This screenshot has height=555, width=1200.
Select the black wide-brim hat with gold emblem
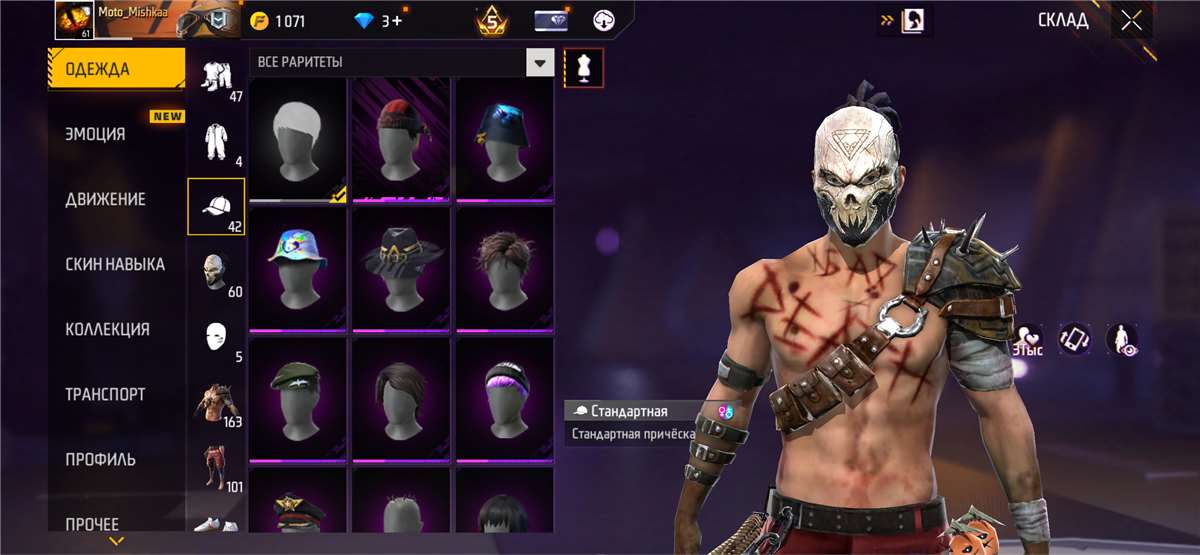tap(402, 269)
